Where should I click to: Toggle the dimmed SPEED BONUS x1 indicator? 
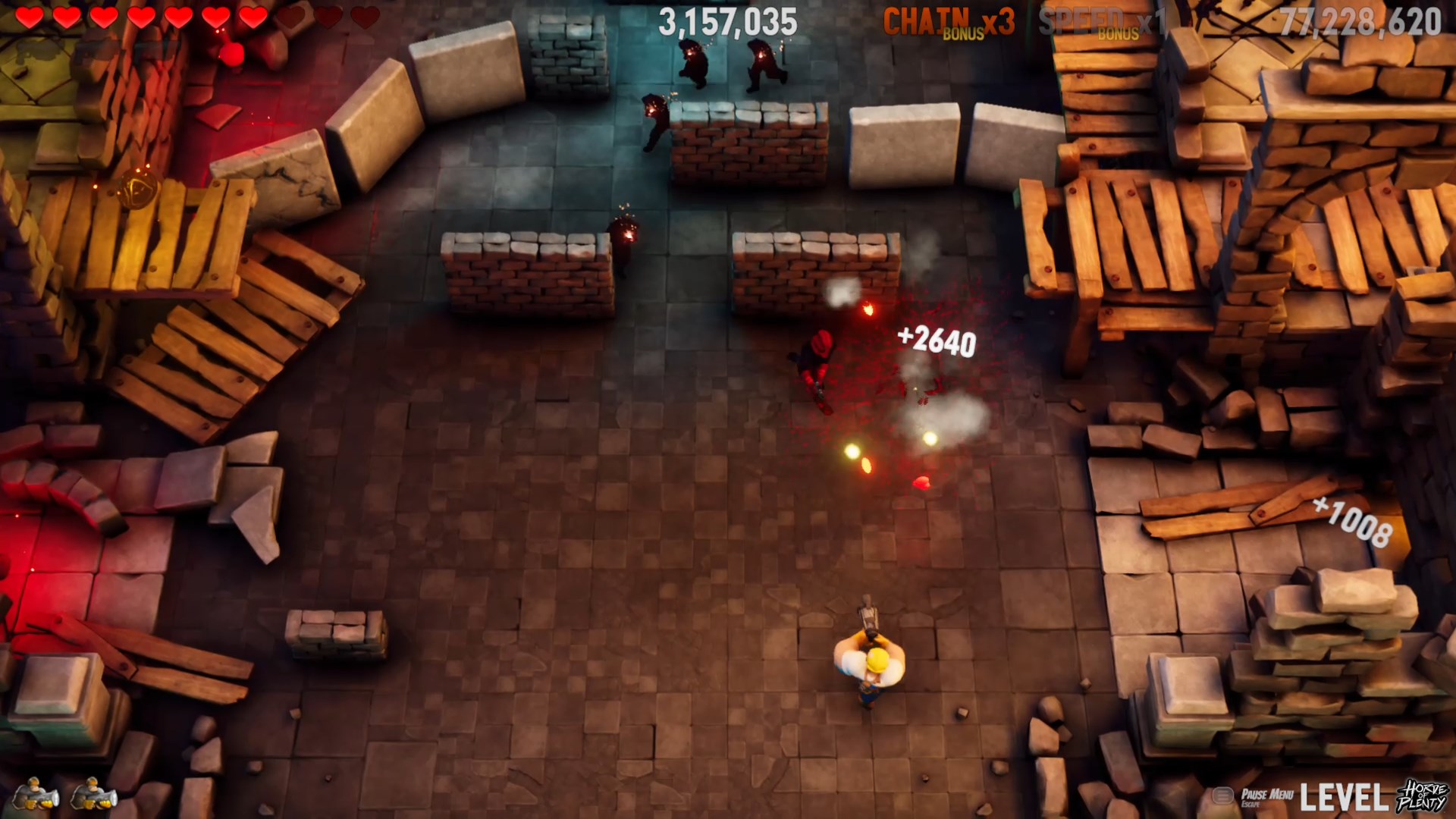1103,19
